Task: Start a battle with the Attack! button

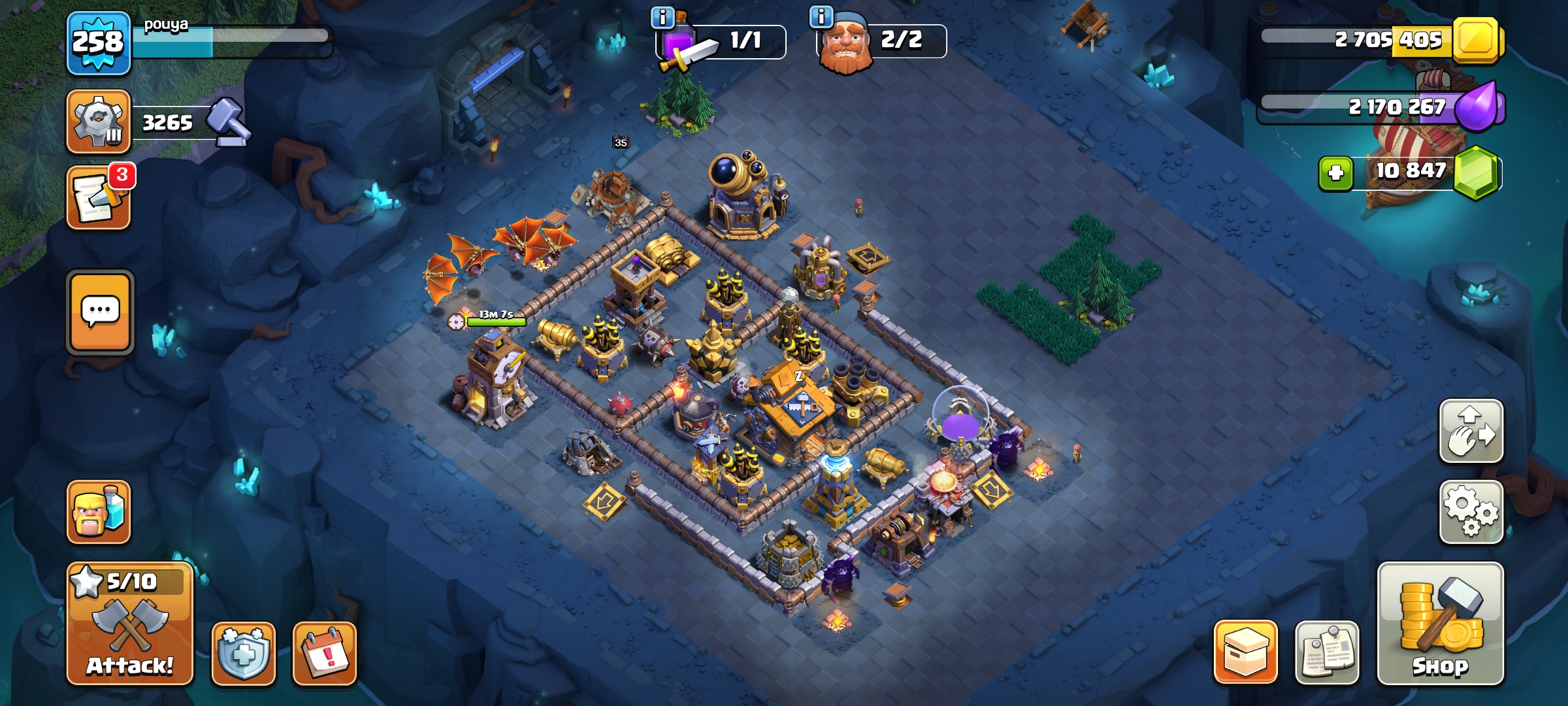Action: [130, 624]
